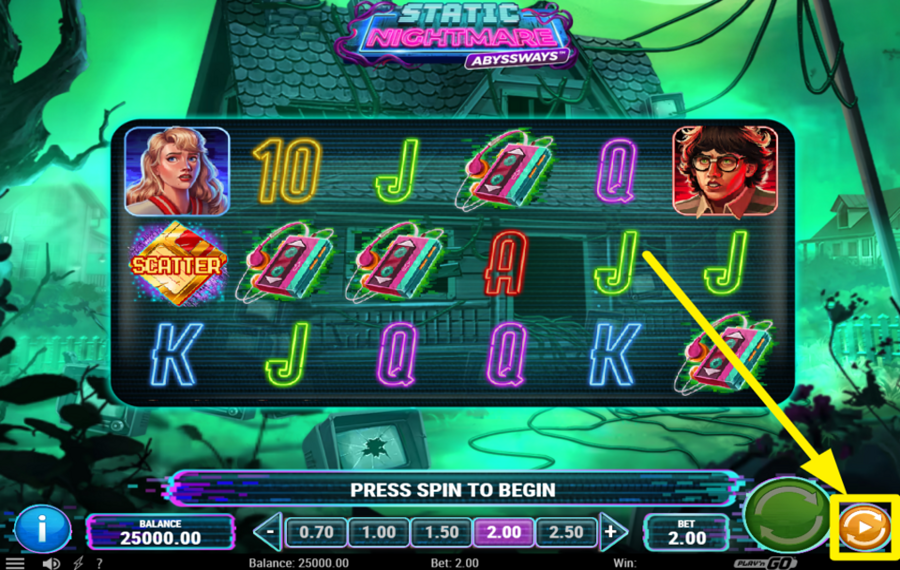Switch the bet to 2.50
This screenshot has height=570, width=900.
coord(566,532)
